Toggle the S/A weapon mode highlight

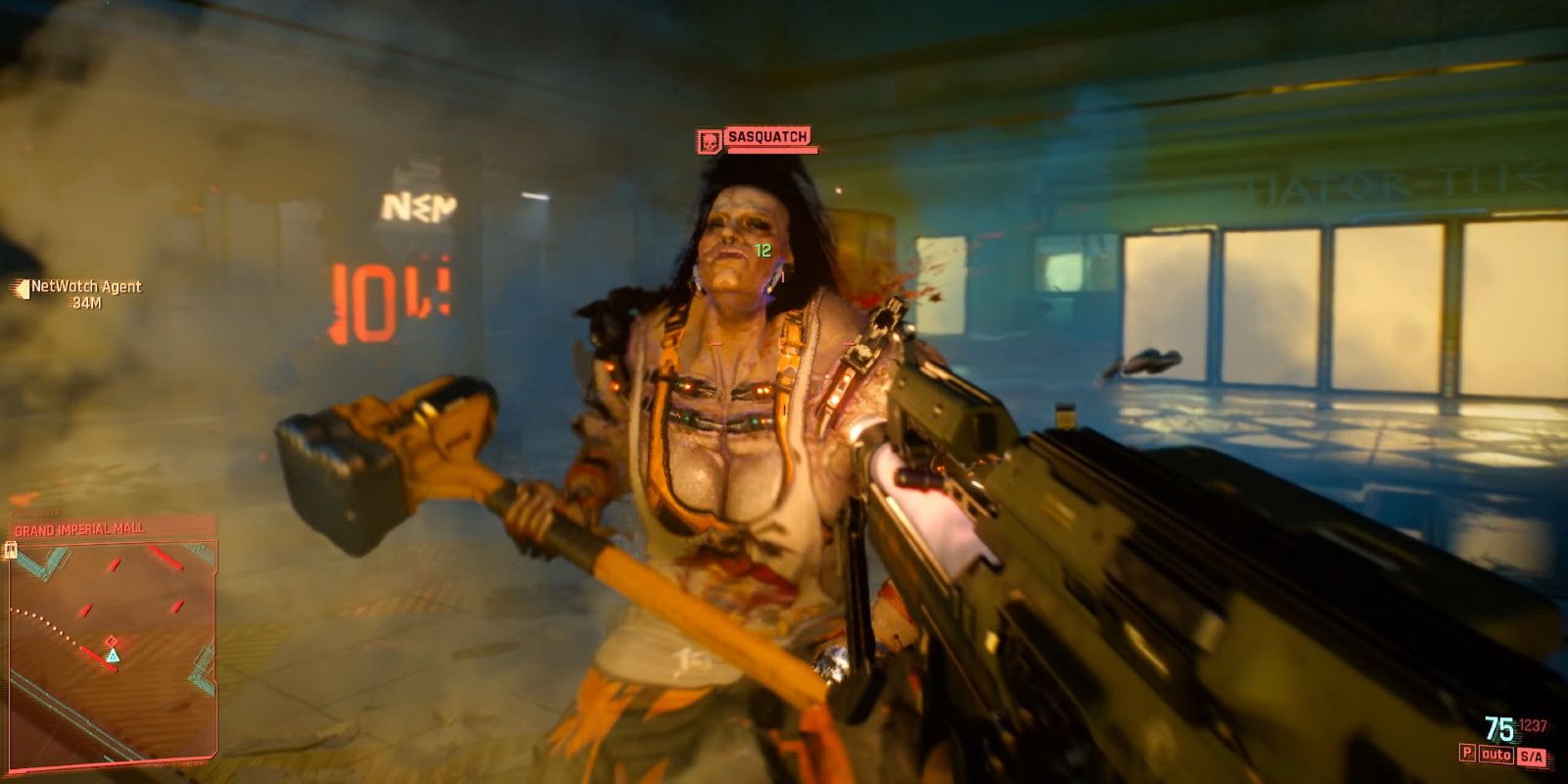point(1531,755)
